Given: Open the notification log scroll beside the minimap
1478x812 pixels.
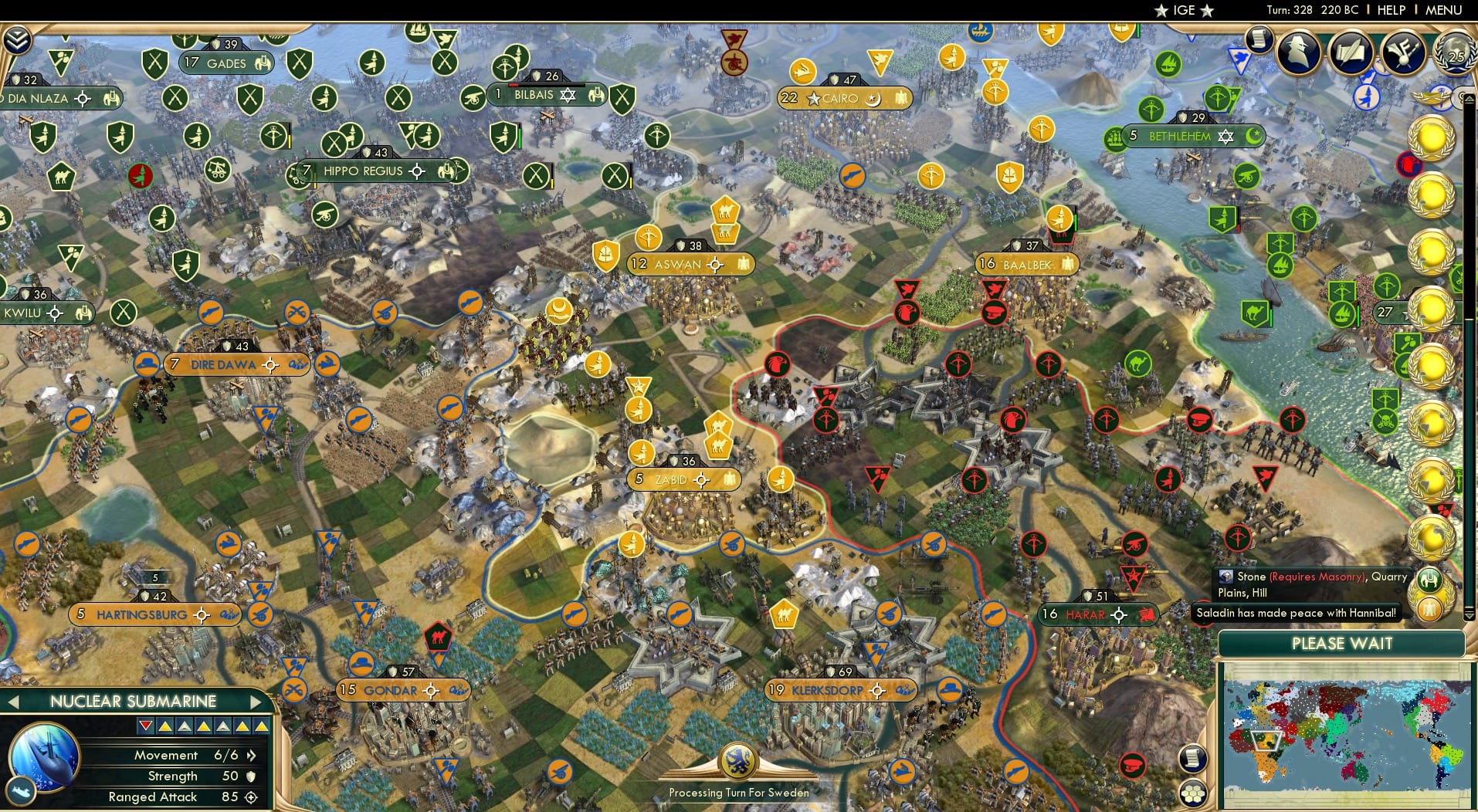Looking at the screenshot, I should click(x=1193, y=759).
